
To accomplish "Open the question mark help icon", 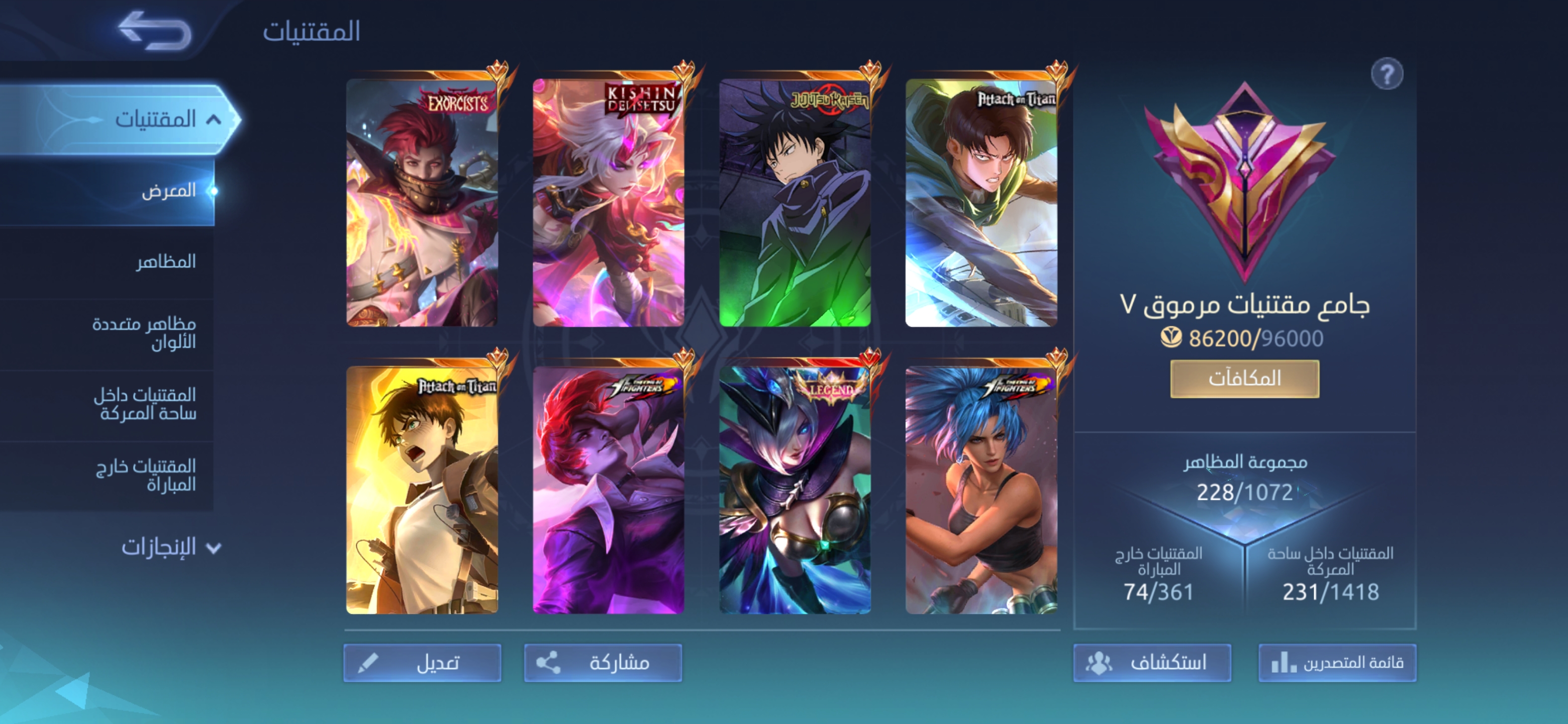I will [1387, 74].
